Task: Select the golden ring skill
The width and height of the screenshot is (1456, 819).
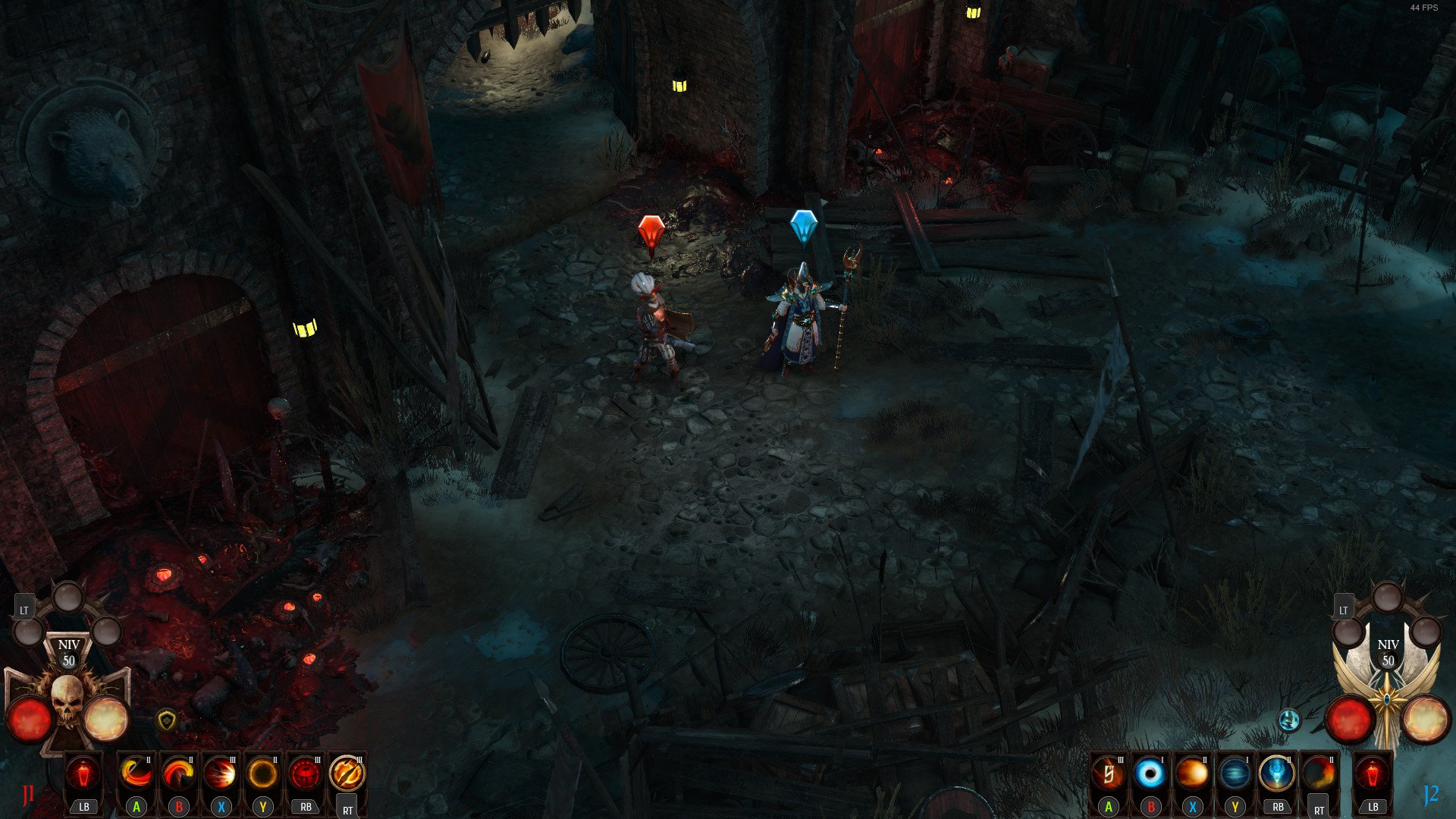Action: (x=263, y=774)
